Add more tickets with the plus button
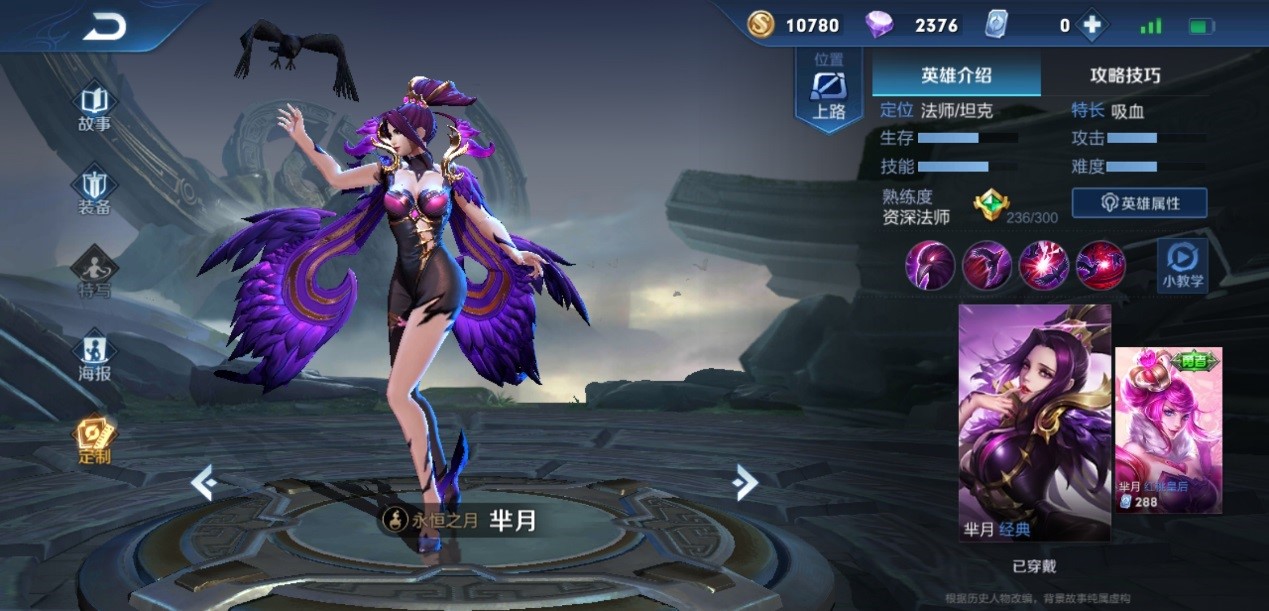The width and height of the screenshot is (1269, 611). [x=1092, y=26]
